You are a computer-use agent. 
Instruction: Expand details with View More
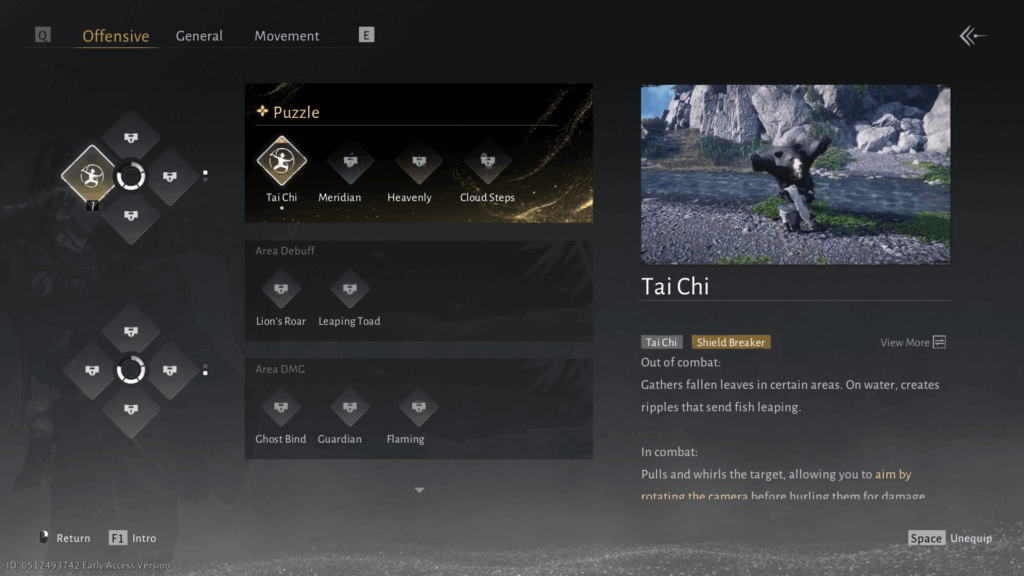coord(912,342)
